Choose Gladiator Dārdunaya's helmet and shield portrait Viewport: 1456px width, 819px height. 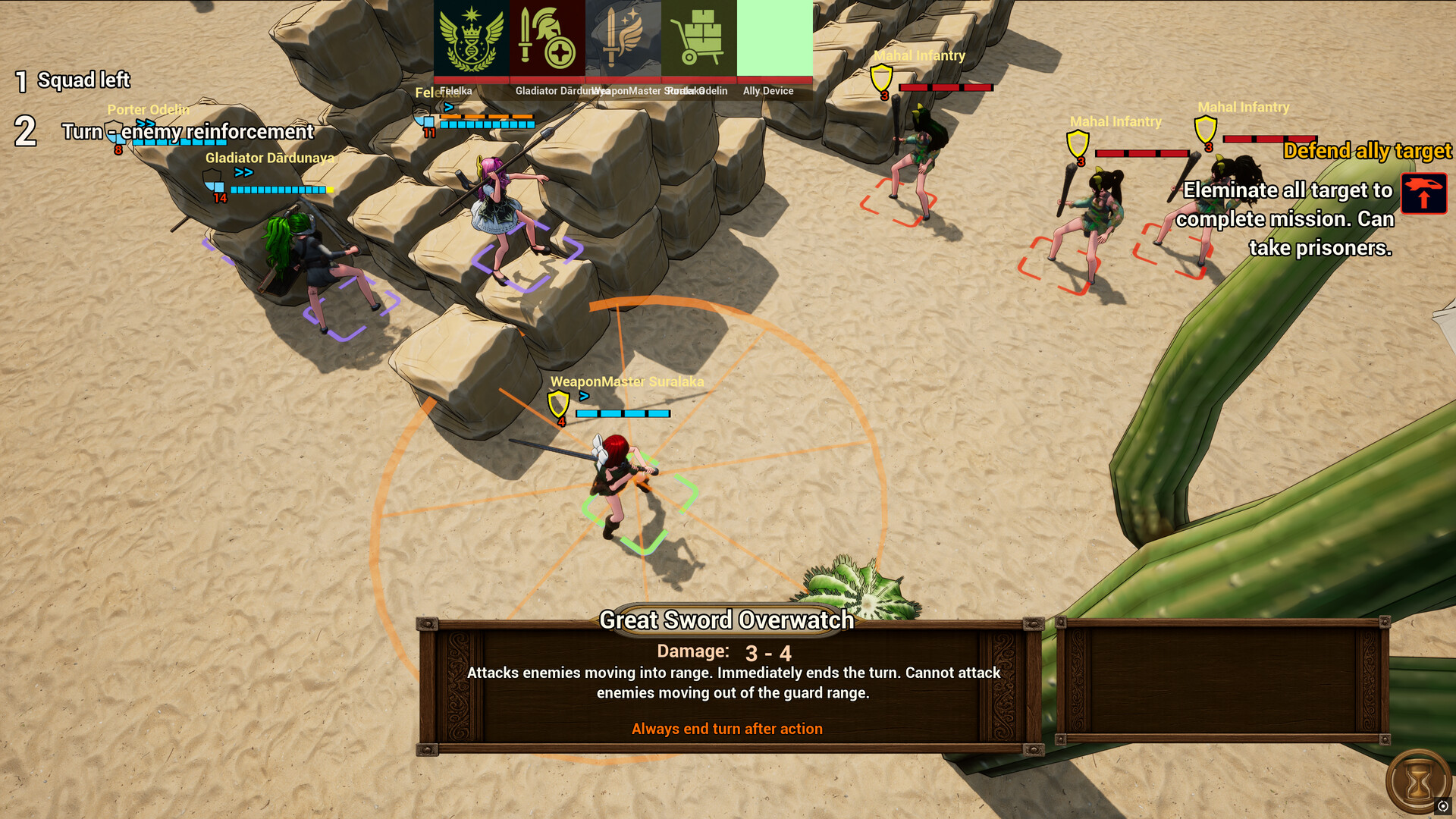(547, 38)
